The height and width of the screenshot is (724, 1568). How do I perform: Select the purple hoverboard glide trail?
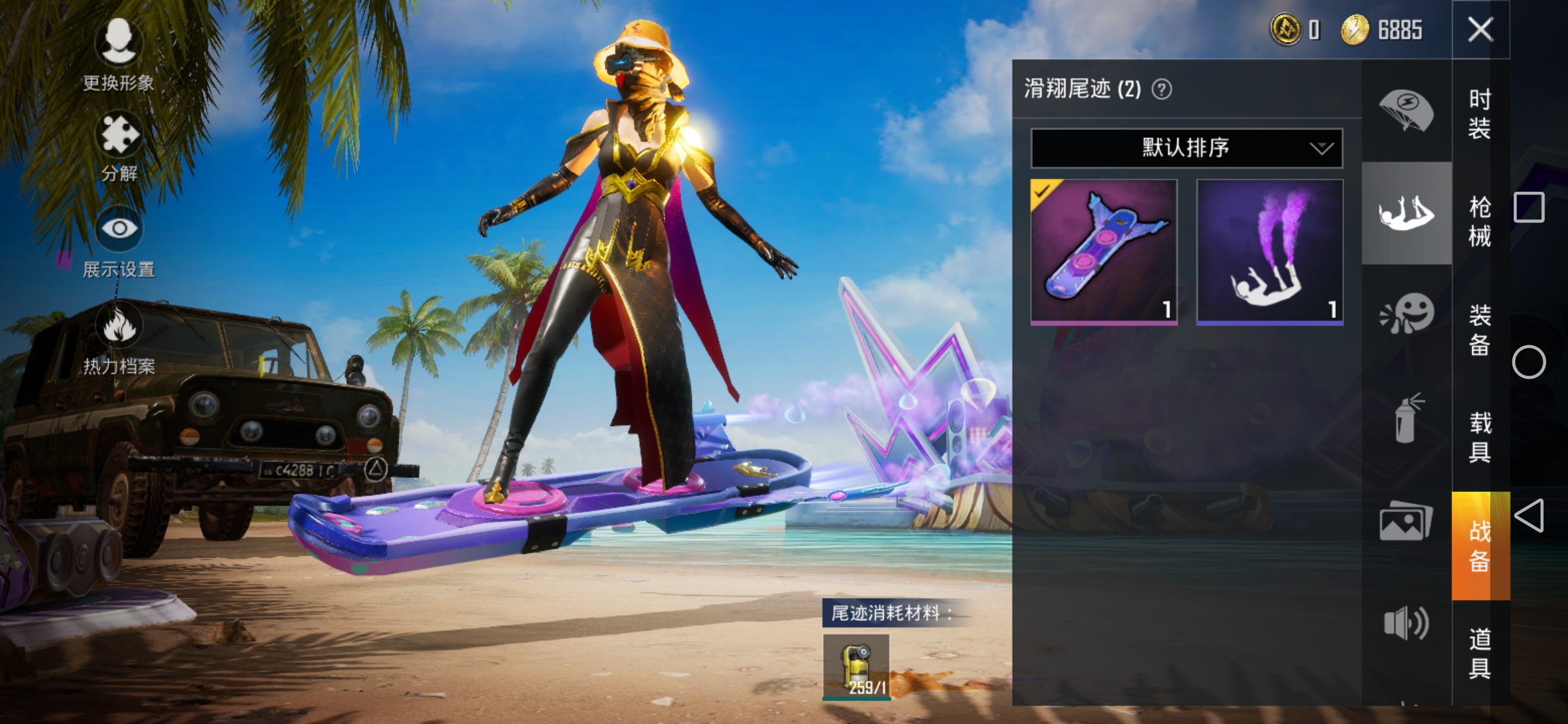pos(1104,251)
